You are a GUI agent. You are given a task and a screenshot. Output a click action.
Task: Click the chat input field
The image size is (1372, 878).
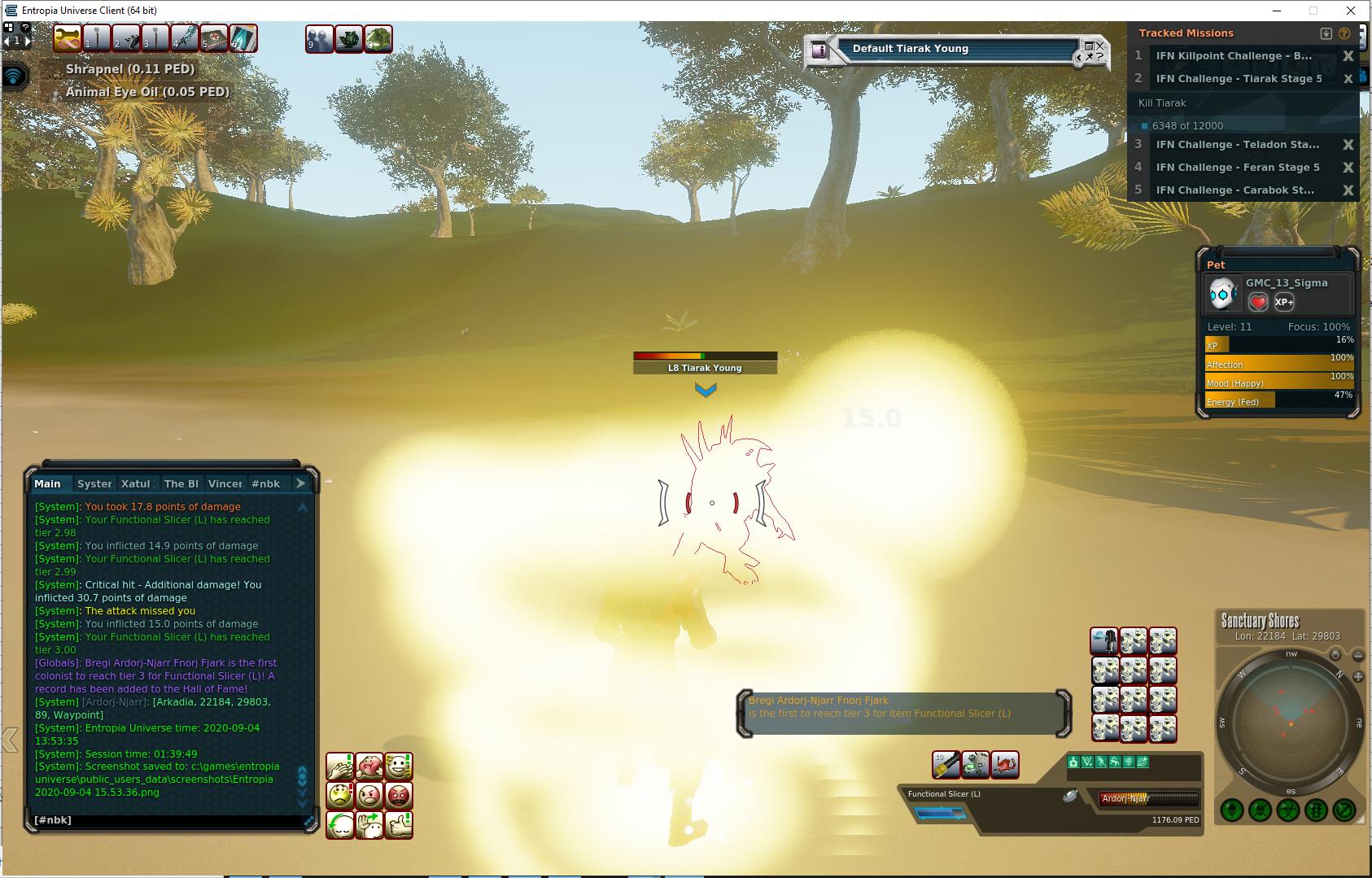click(163, 820)
